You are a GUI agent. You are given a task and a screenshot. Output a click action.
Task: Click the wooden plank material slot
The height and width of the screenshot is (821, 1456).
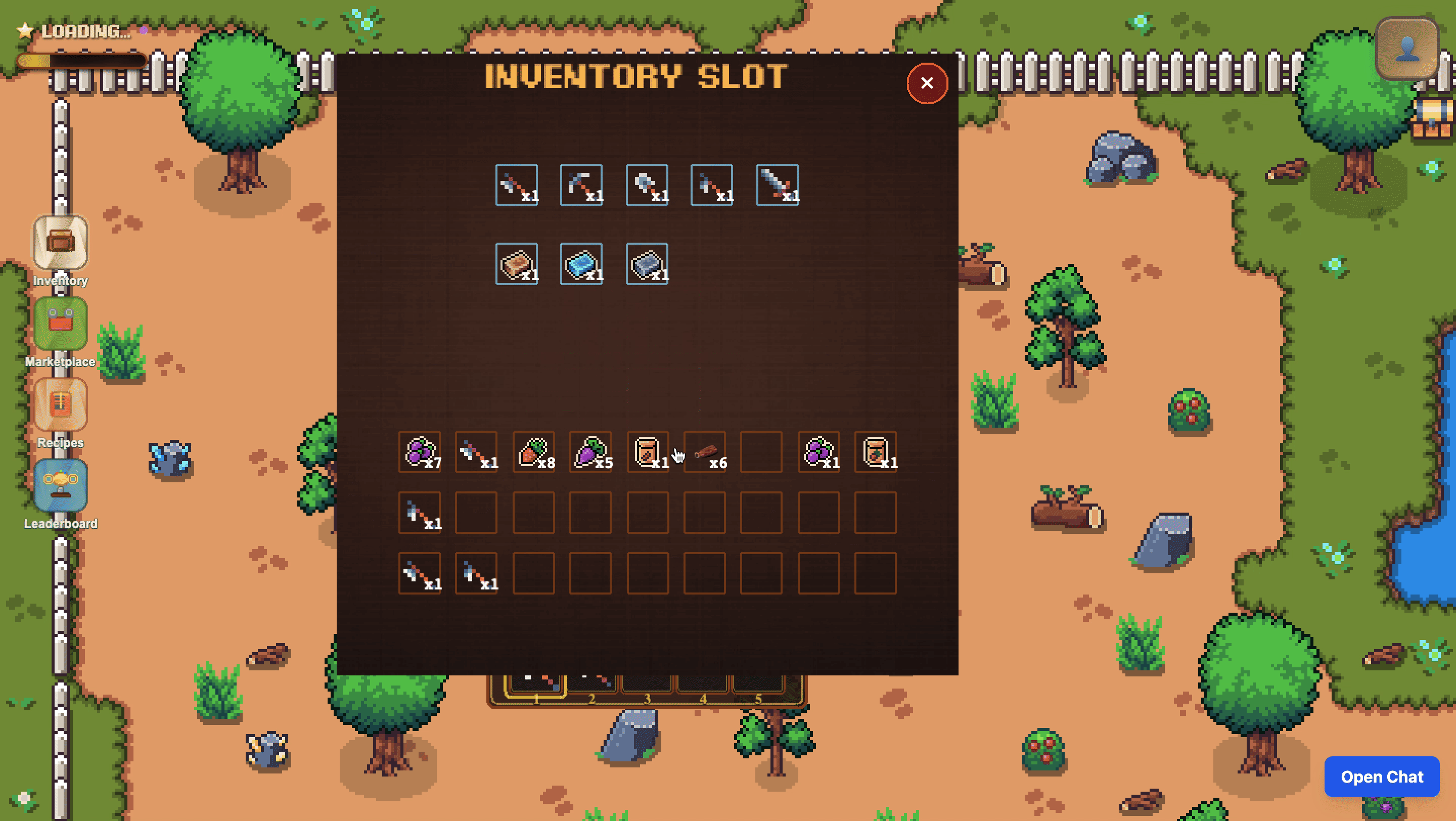(x=516, y=263)
